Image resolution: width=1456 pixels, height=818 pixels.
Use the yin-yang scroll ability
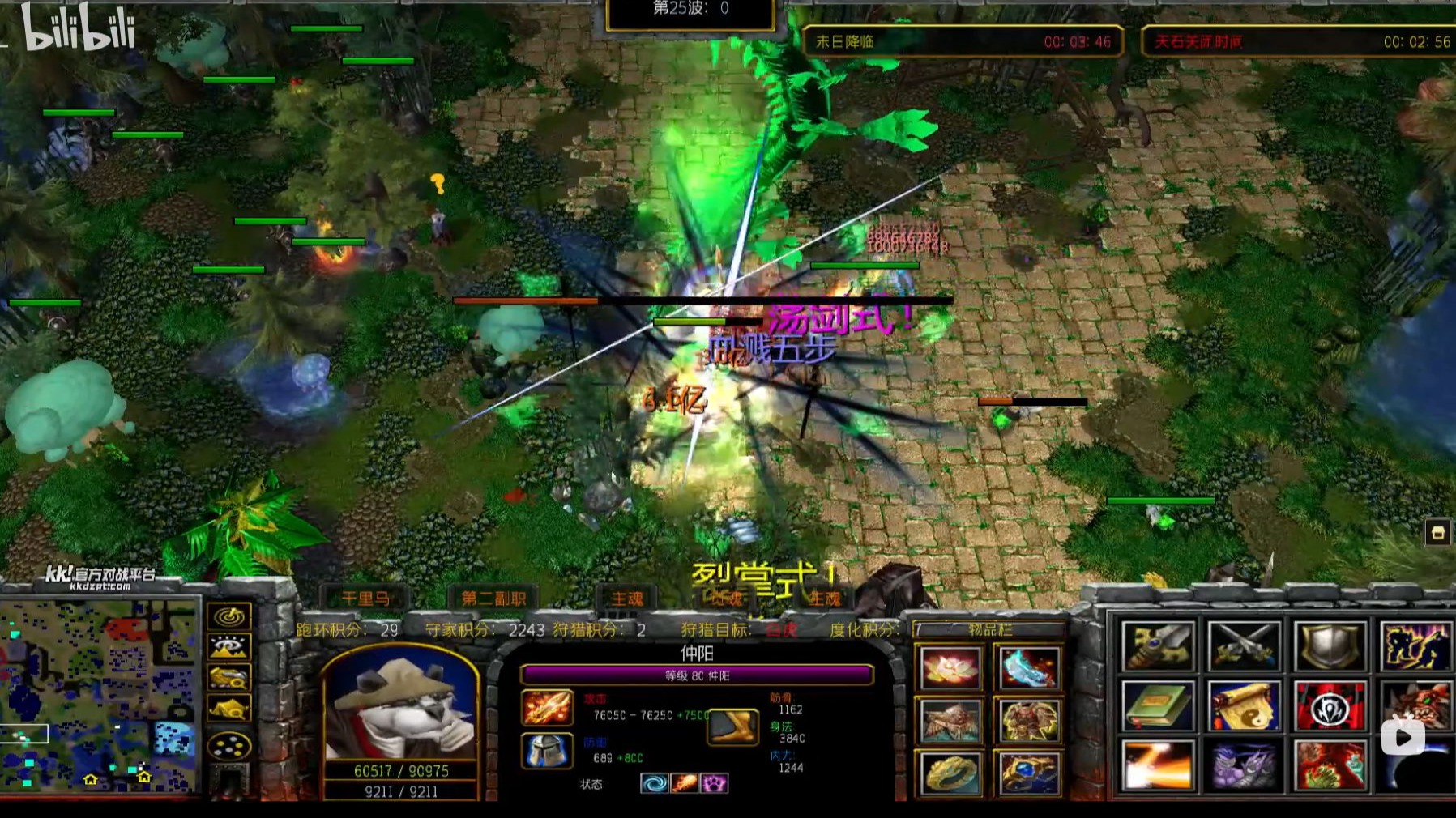(x=1244, y=705)
